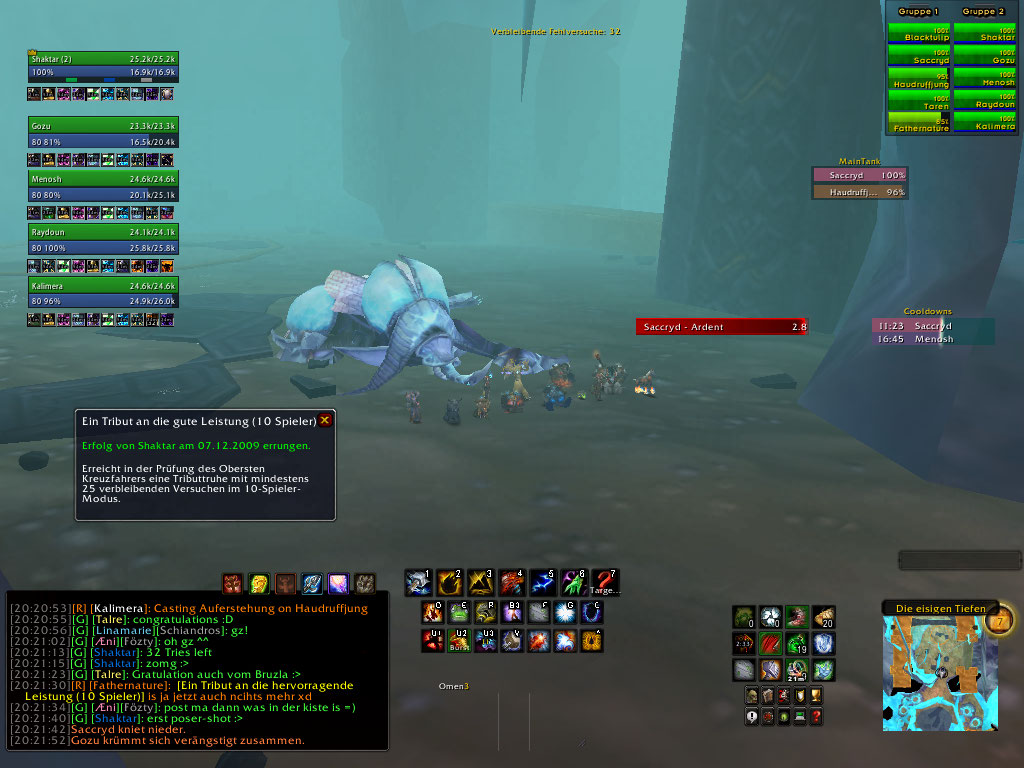Select Shaktar's player frame
Image resolution: width=1024 pixels, height=768 pixels.
tap(103, 66)
